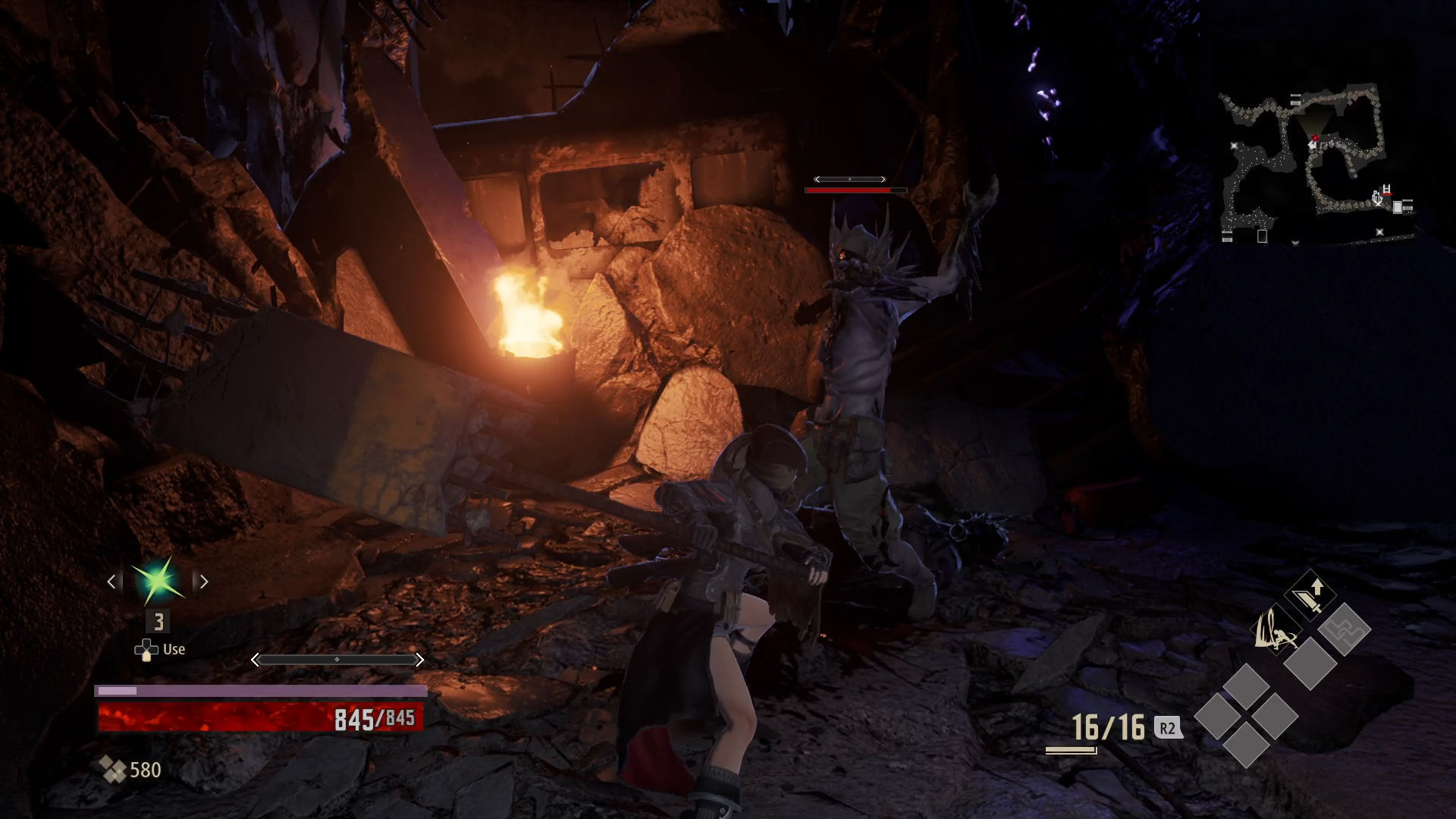
Task: Cycle to the next quick item arrow
Action: click(x=203, y=582)
